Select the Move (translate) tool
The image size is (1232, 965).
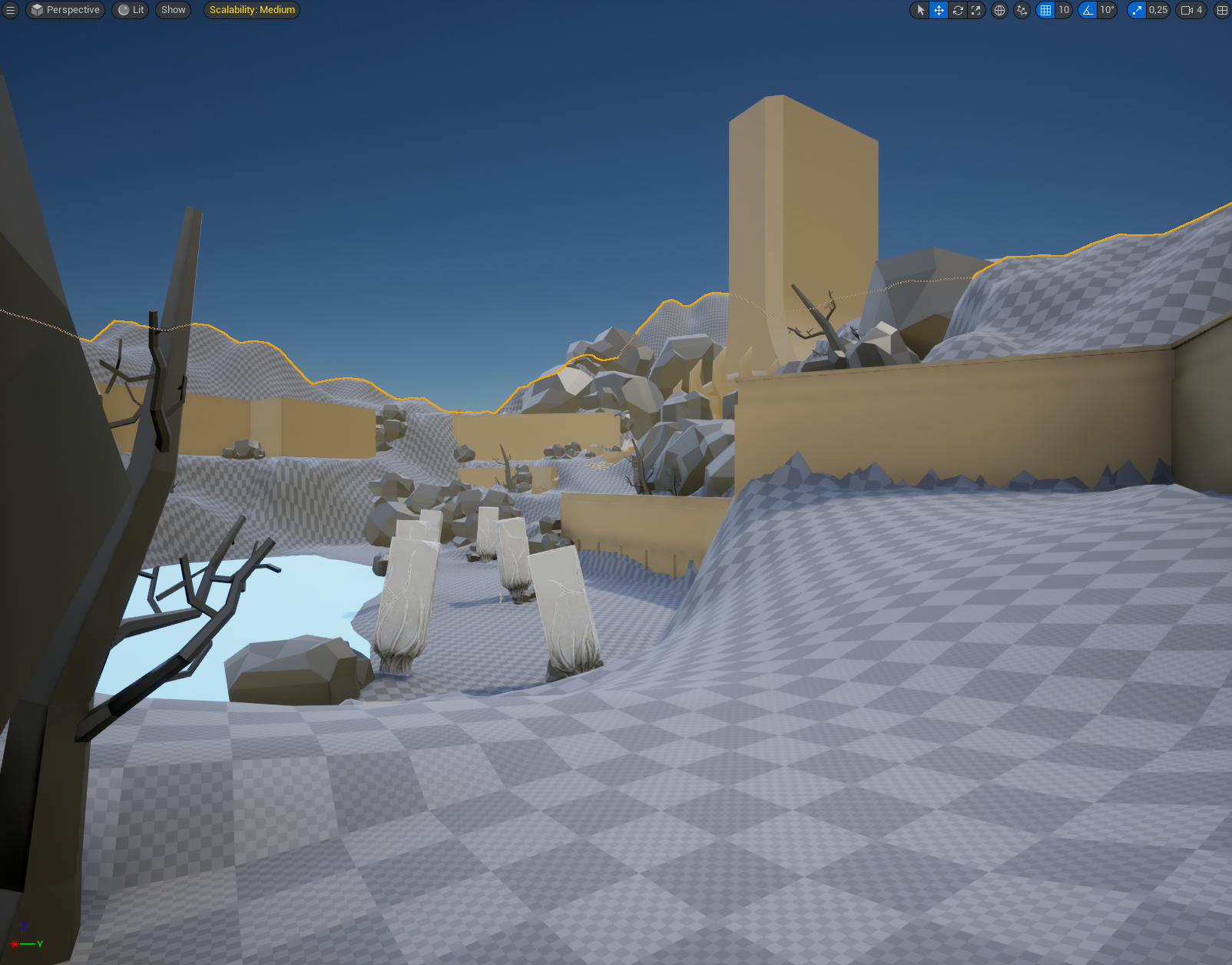pyautogui.click(x=939, y=10)
